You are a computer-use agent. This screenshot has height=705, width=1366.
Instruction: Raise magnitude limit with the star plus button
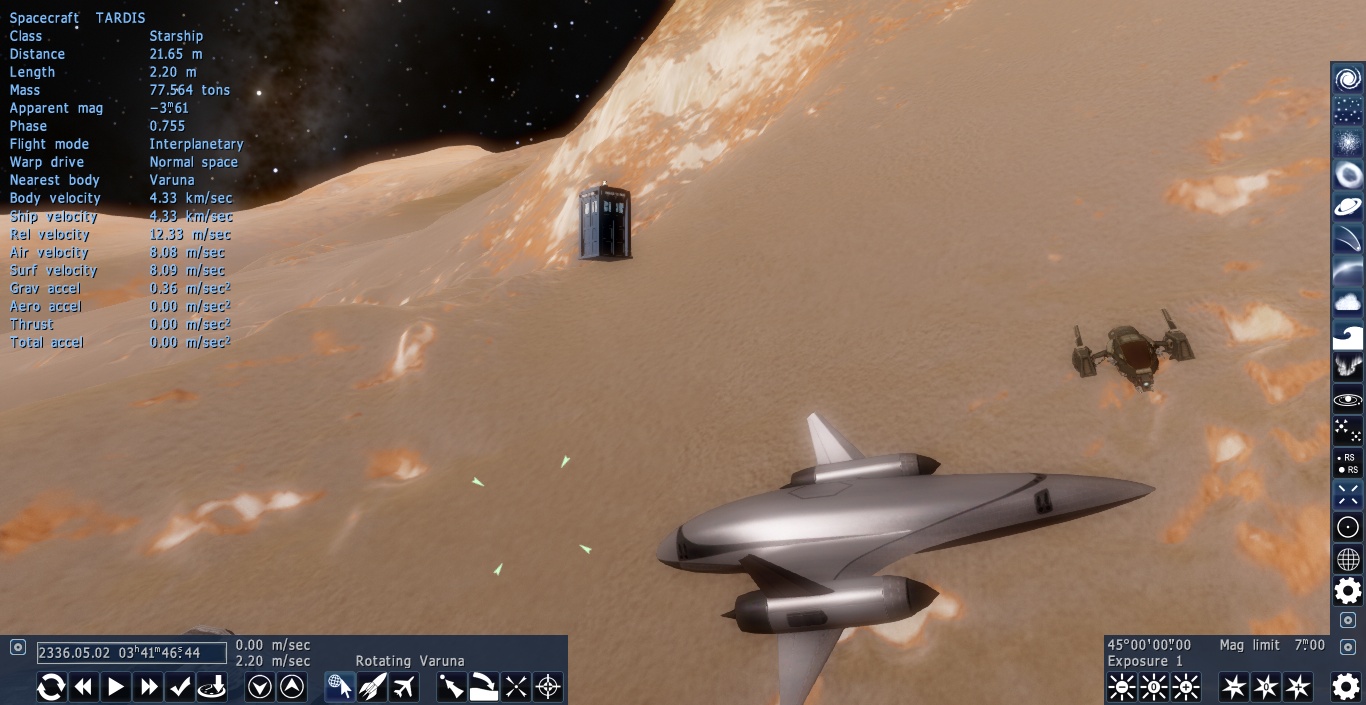point(1298,687)
